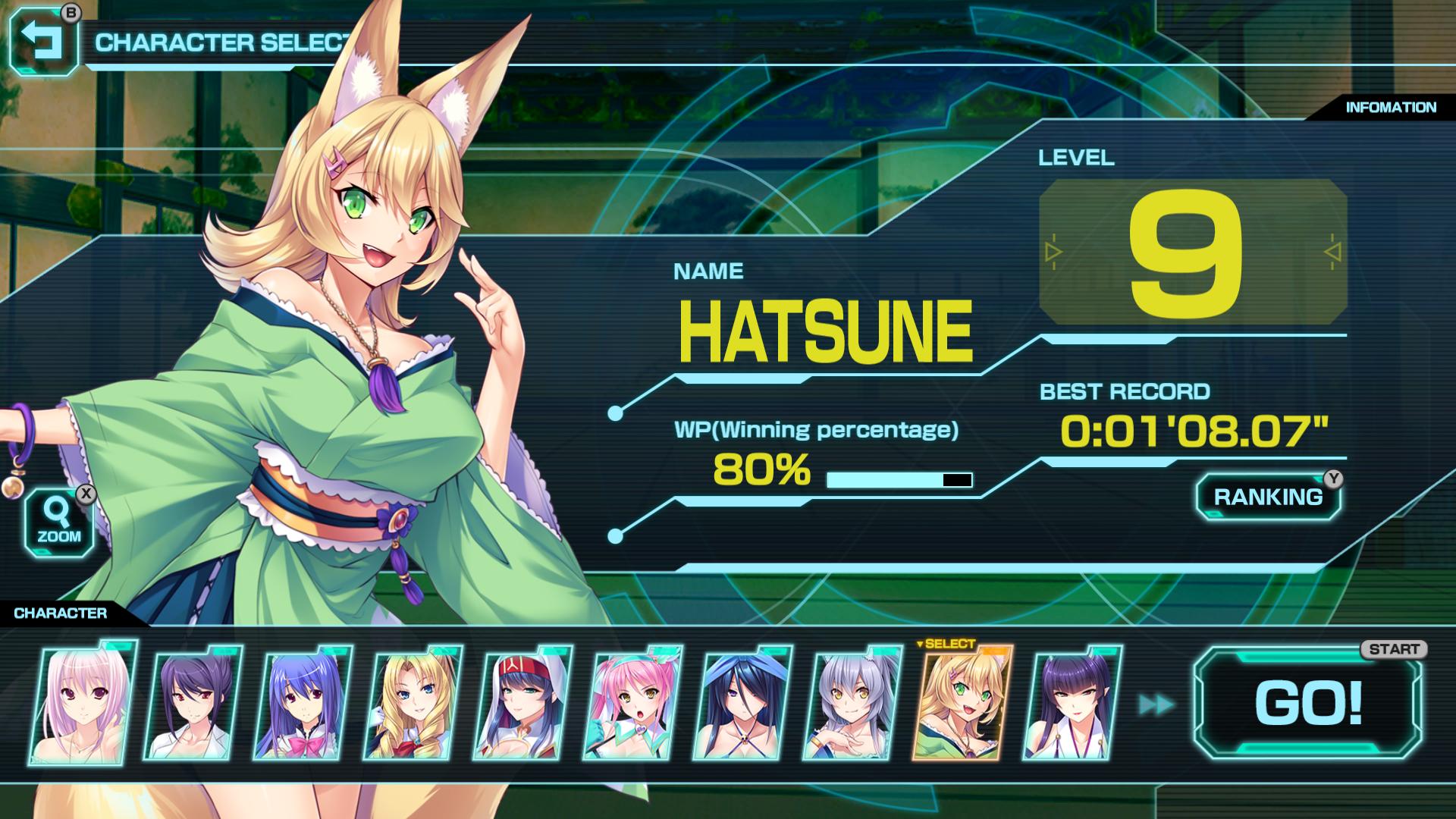Select the blonde drill-curls character portrait
Image resolution: width=1456 pixels, height=819 pixels.
413,703
